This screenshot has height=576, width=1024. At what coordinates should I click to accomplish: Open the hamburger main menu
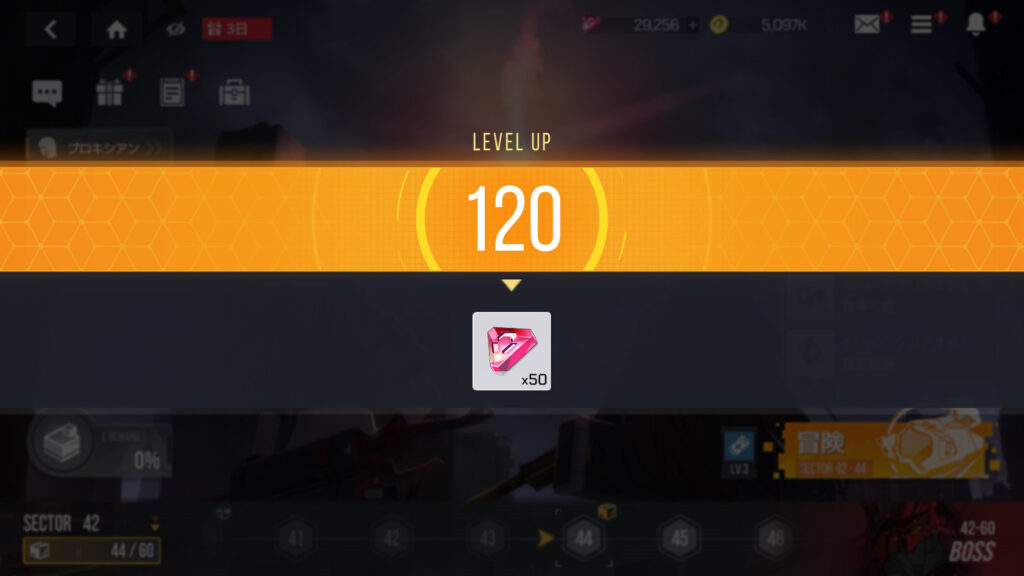tap(922, 26)
